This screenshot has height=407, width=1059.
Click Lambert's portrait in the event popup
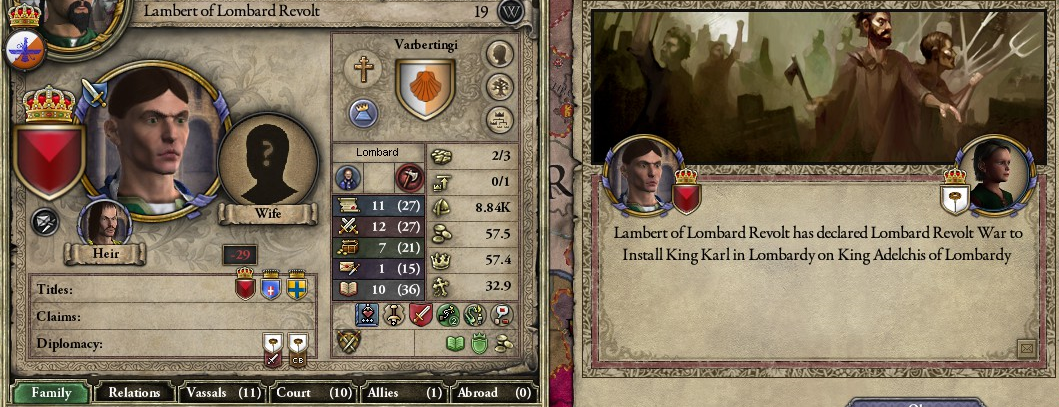[643, 178]
